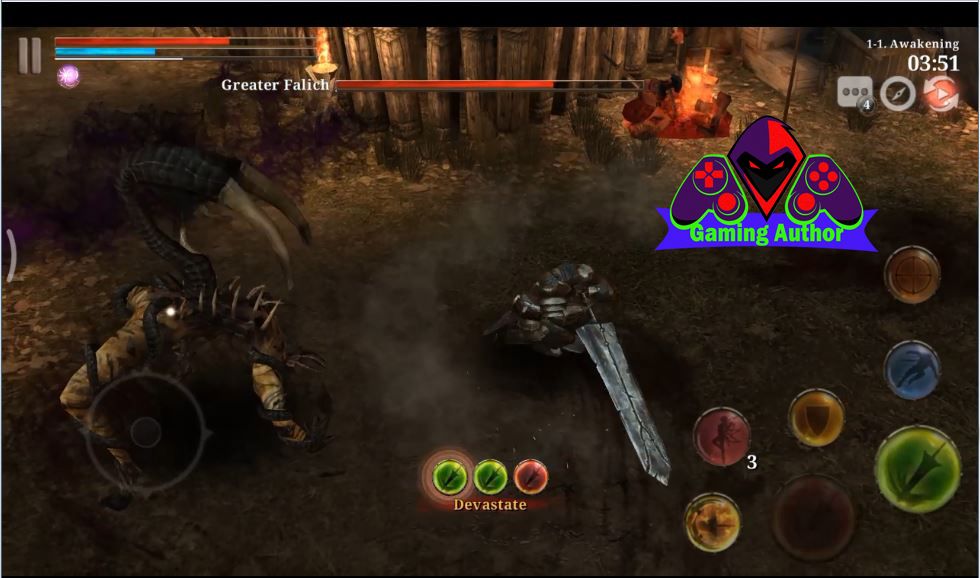Tap the large green sword attack button
The width and height of the screenshot is (980, 578).
pyautogui.click(x=917, y=469)
